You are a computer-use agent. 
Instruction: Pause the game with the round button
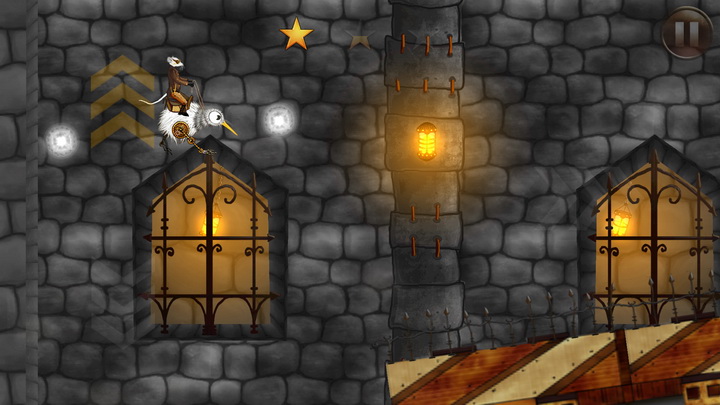coord(687,33)
